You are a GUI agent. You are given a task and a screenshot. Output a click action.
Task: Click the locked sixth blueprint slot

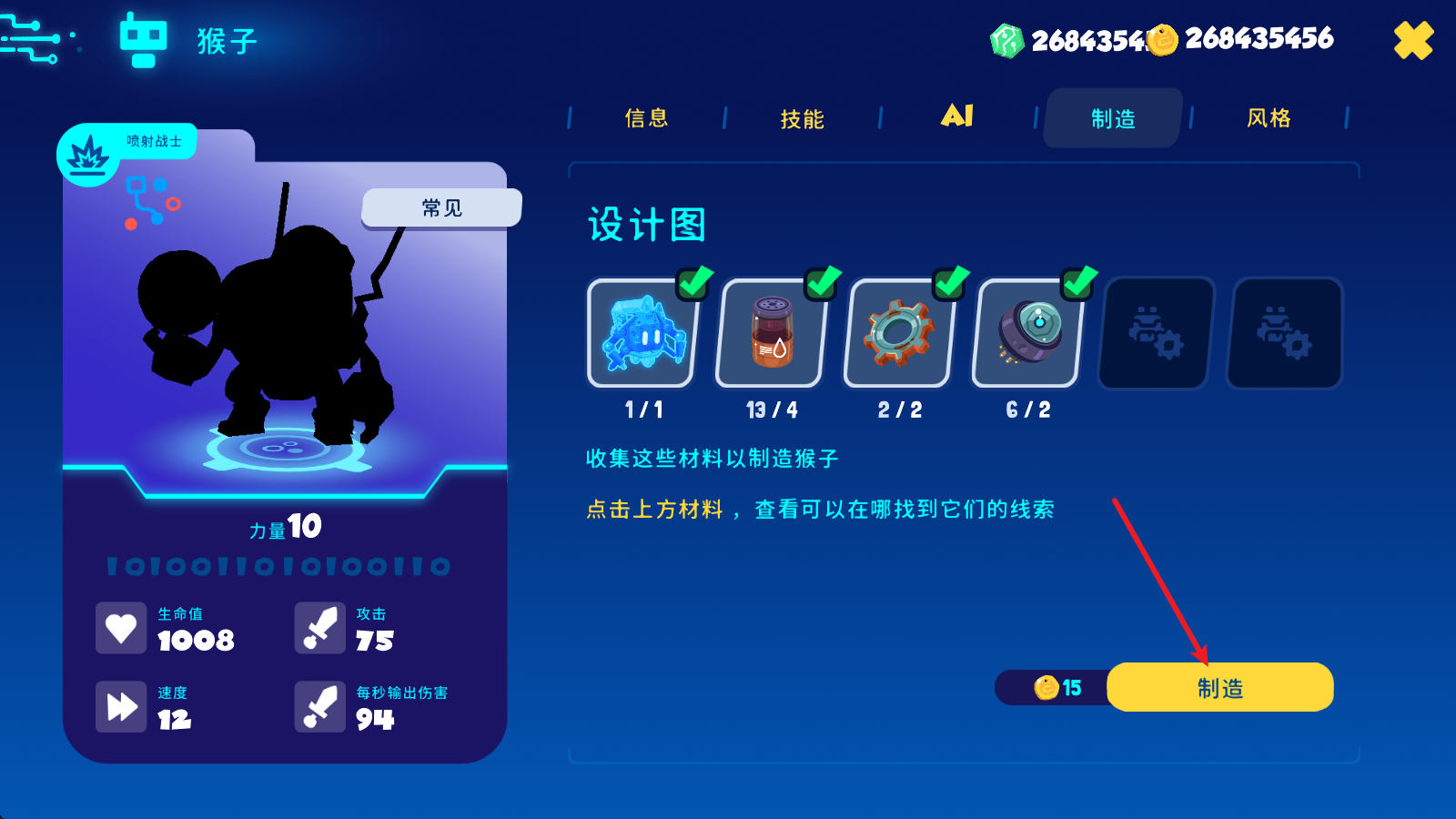[x=1283, y=333]
